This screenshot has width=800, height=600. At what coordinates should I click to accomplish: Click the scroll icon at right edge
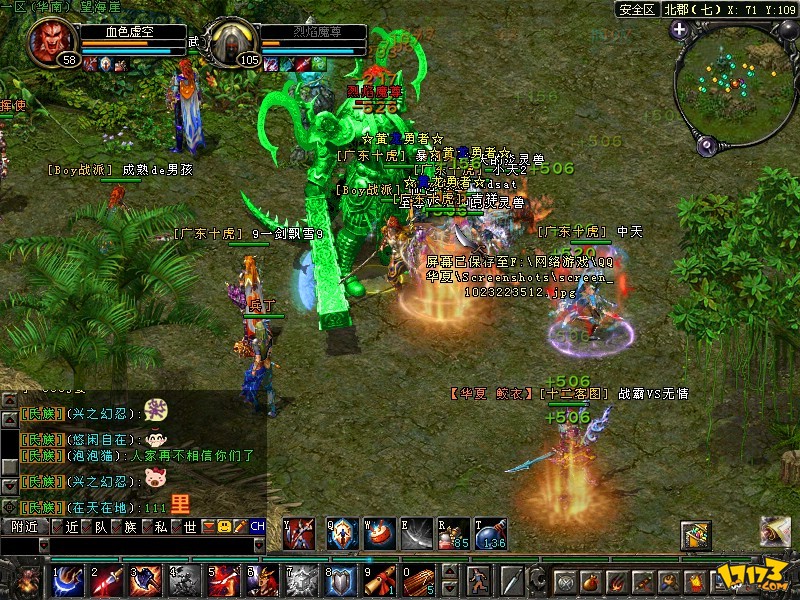[x=775, y=531]
